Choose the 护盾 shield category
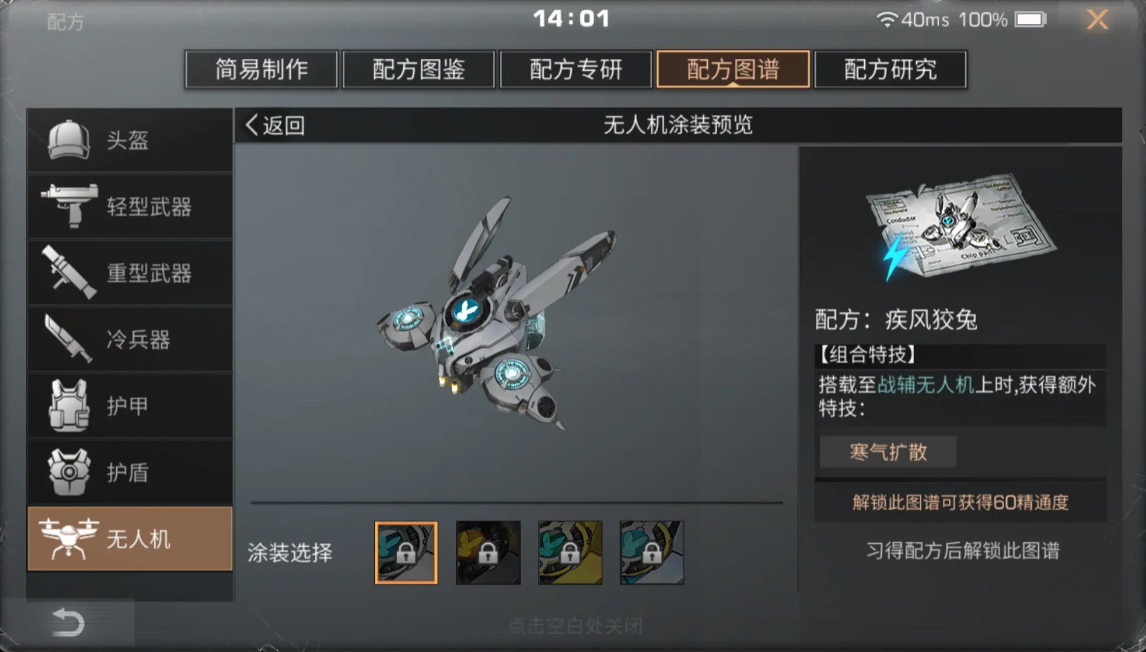The image size is (1146, 652). tap(130, 472)
